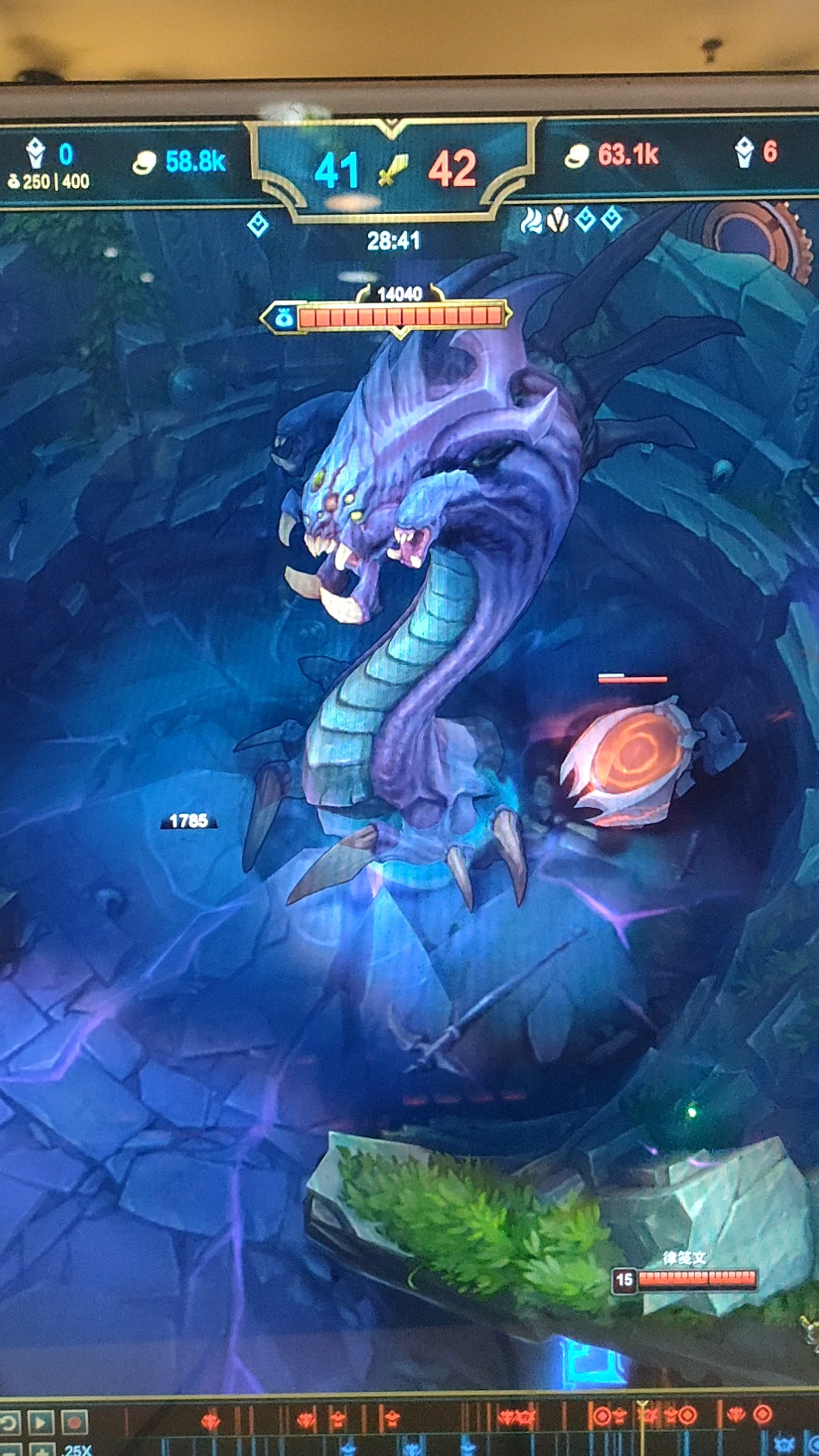This screenshot has width=819, height=1456.
Task: Select the rightmost red ring timeline marker
Action: [763, 1414]
